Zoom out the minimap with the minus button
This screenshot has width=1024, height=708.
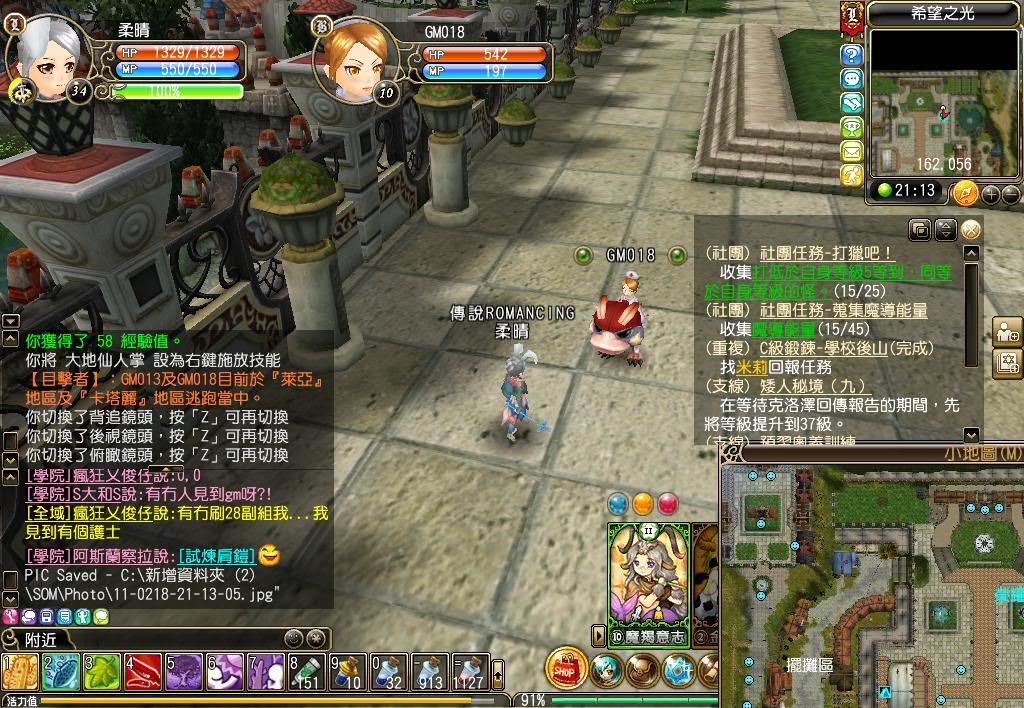pos(1010,193)
